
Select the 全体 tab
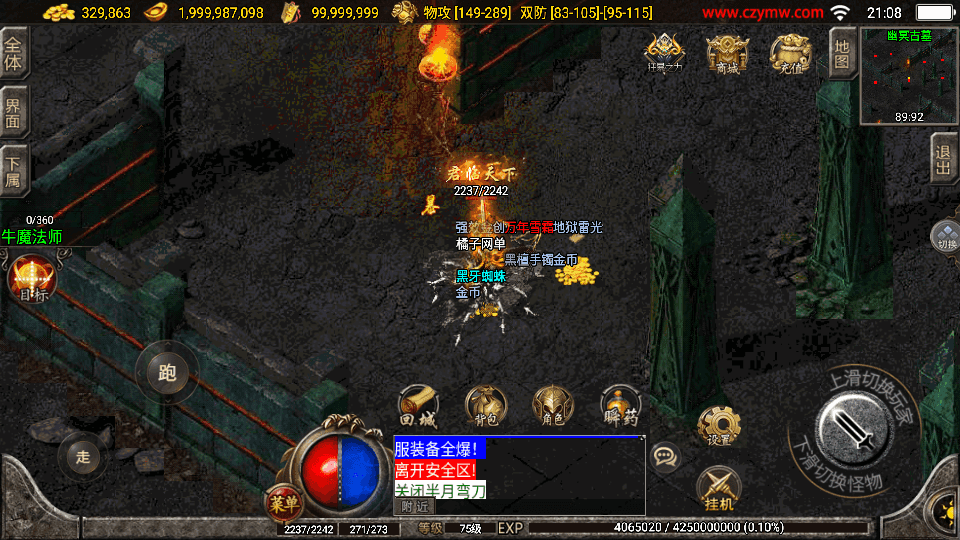[x=14, y=52]
